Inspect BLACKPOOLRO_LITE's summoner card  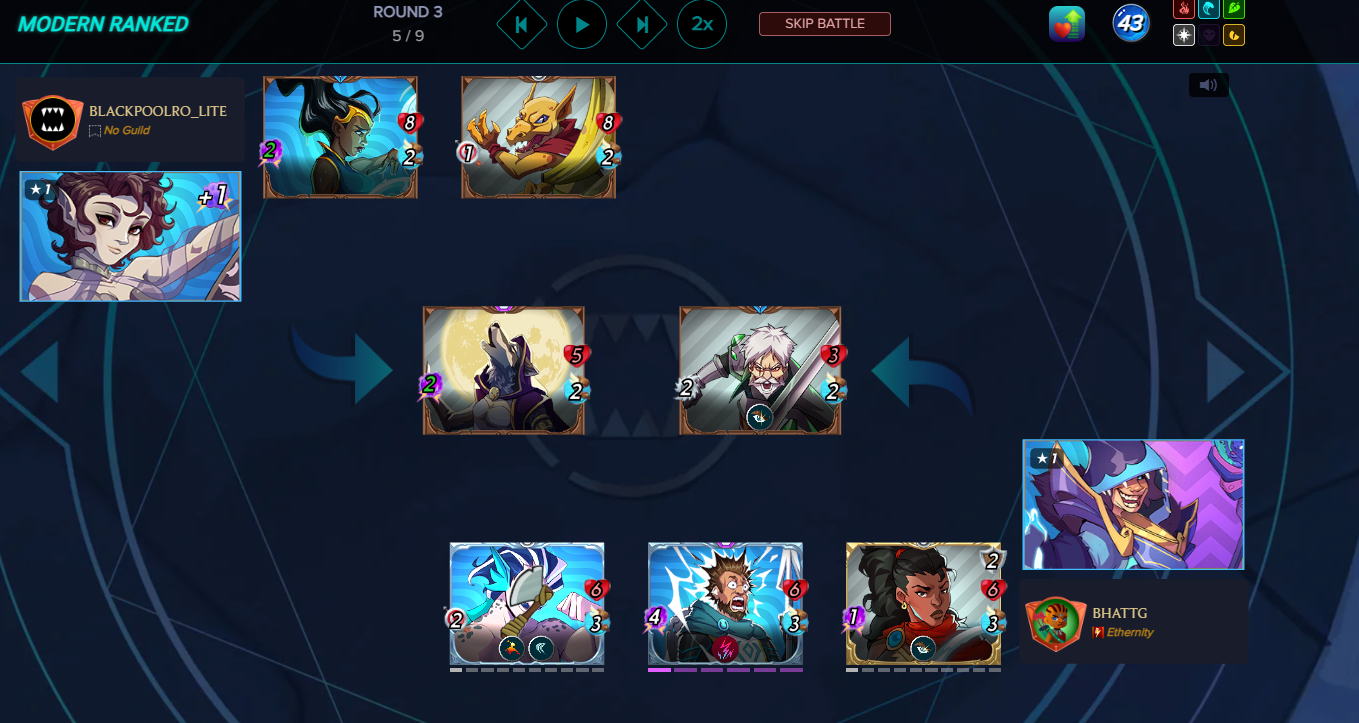click(x=130, y=236)
